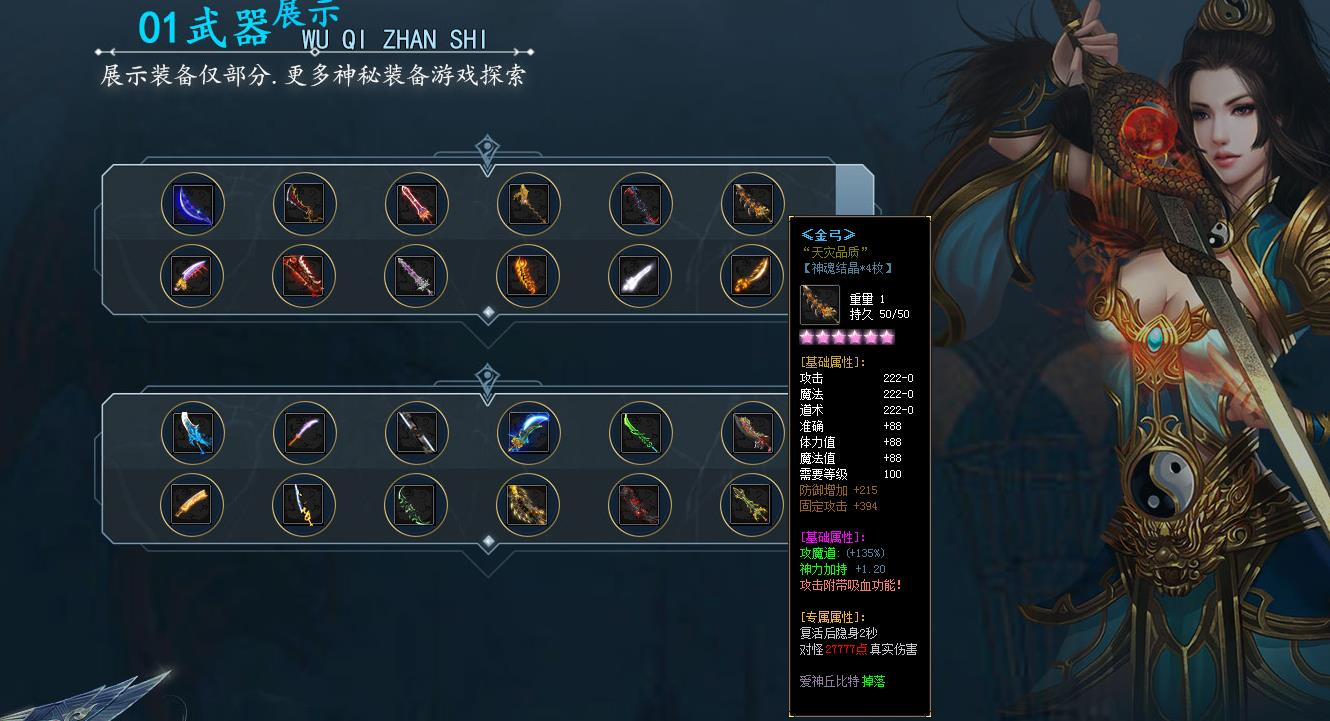Select the dark green bow icon
Image resolution: width=1330 pixels, height=721 pixels.
point(417,504)
